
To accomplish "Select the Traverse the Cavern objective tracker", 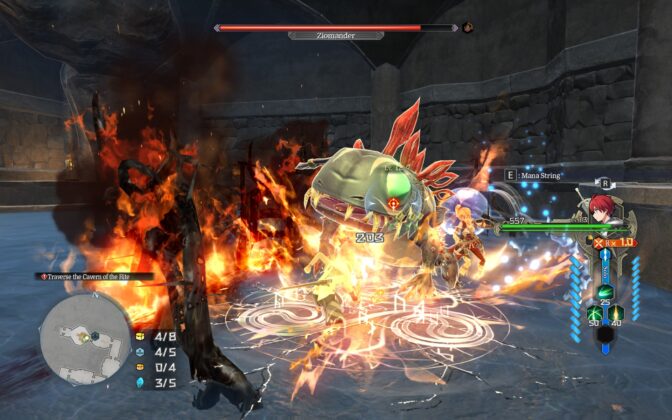I will [x=97, y=276].
